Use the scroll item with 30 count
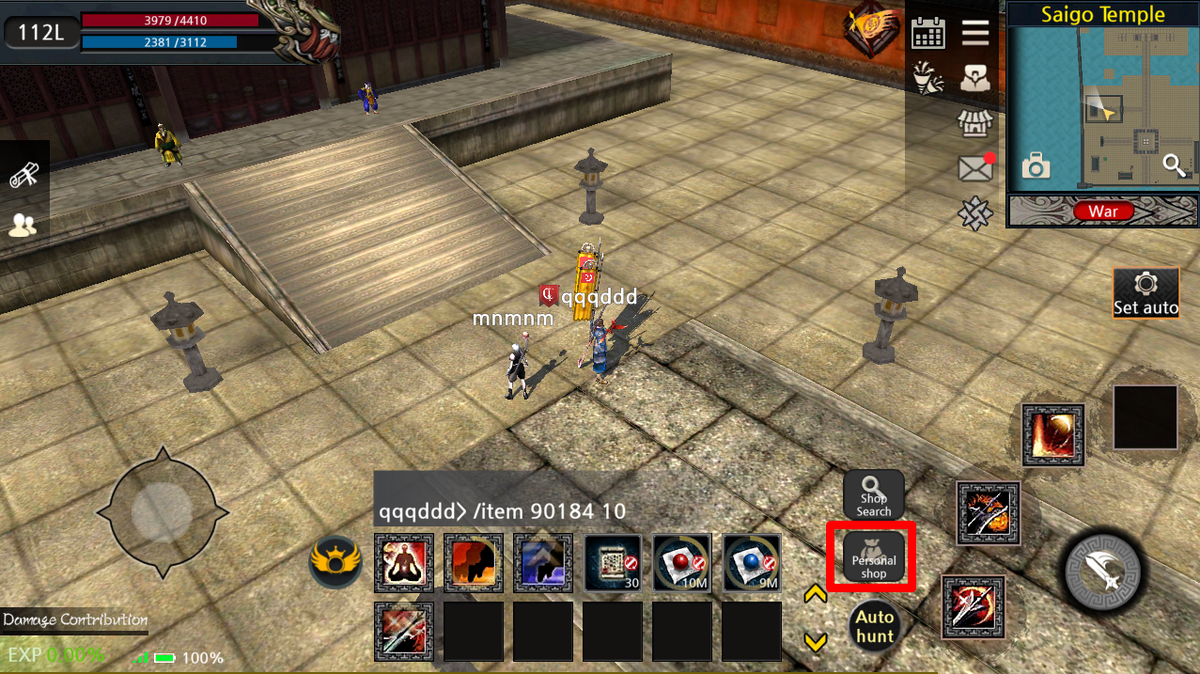 pos(613,563)
